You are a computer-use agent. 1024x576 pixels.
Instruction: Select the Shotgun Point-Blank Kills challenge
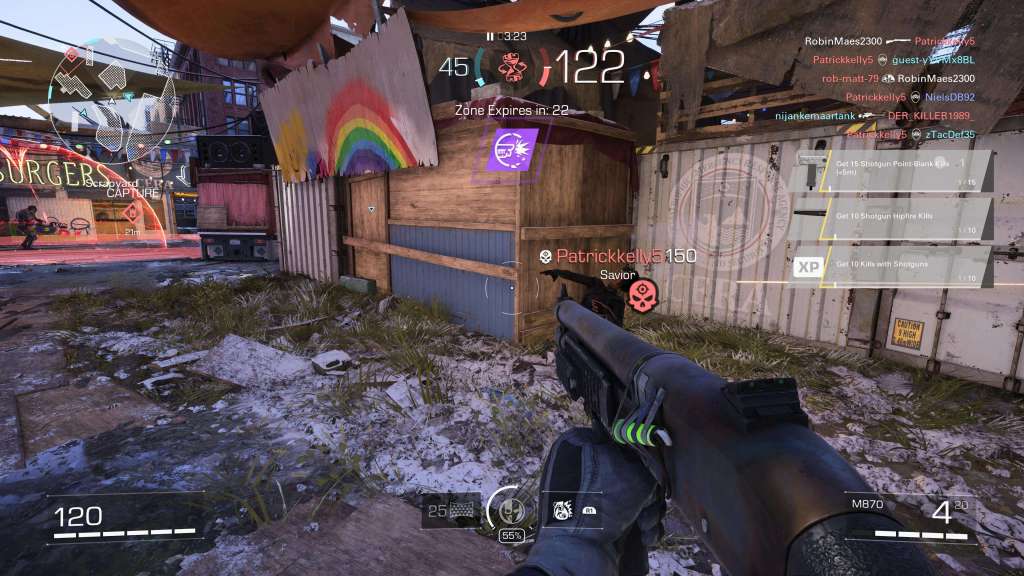[891, 170]
